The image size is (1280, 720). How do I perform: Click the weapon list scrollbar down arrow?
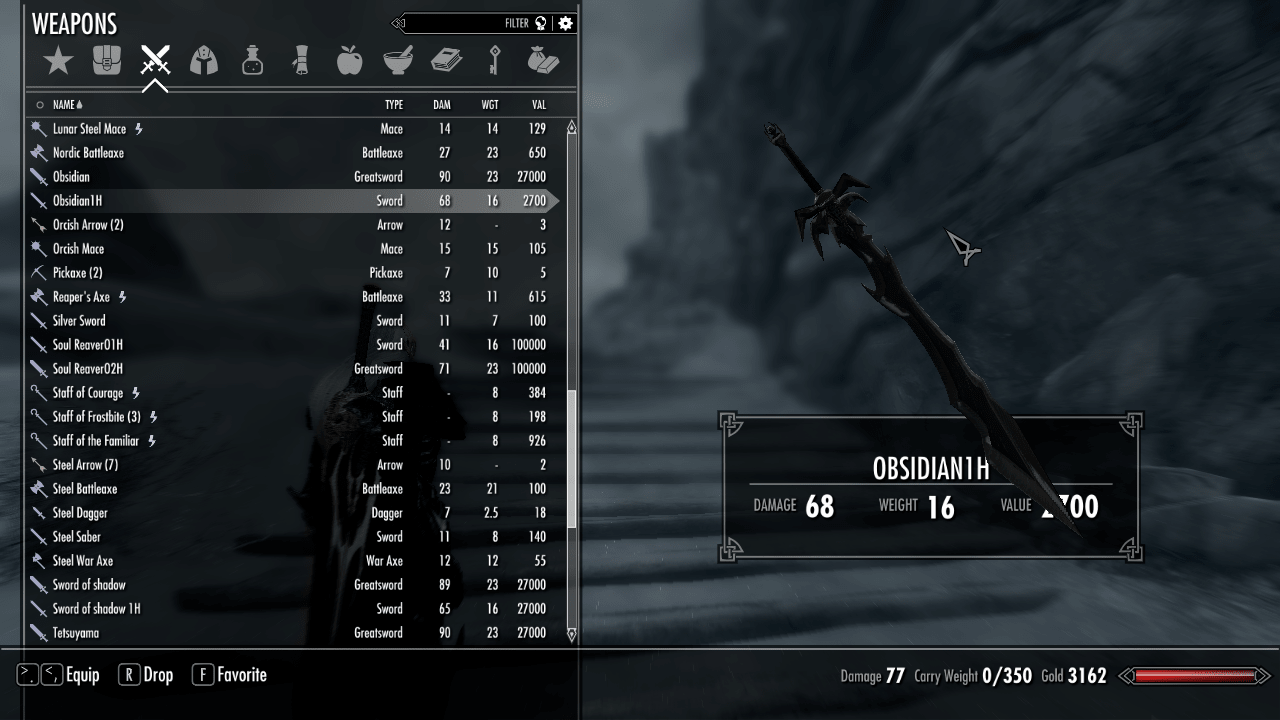point(572,634)
